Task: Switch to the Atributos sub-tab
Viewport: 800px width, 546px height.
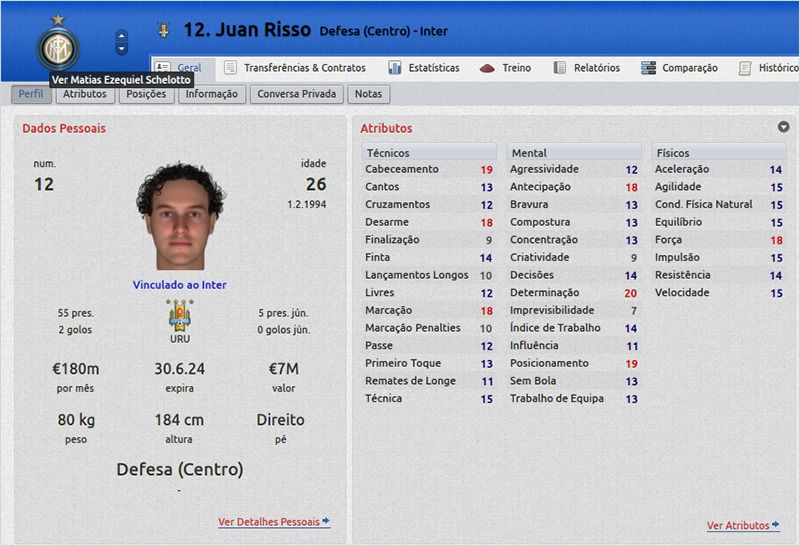Action: tap(84, 94)
